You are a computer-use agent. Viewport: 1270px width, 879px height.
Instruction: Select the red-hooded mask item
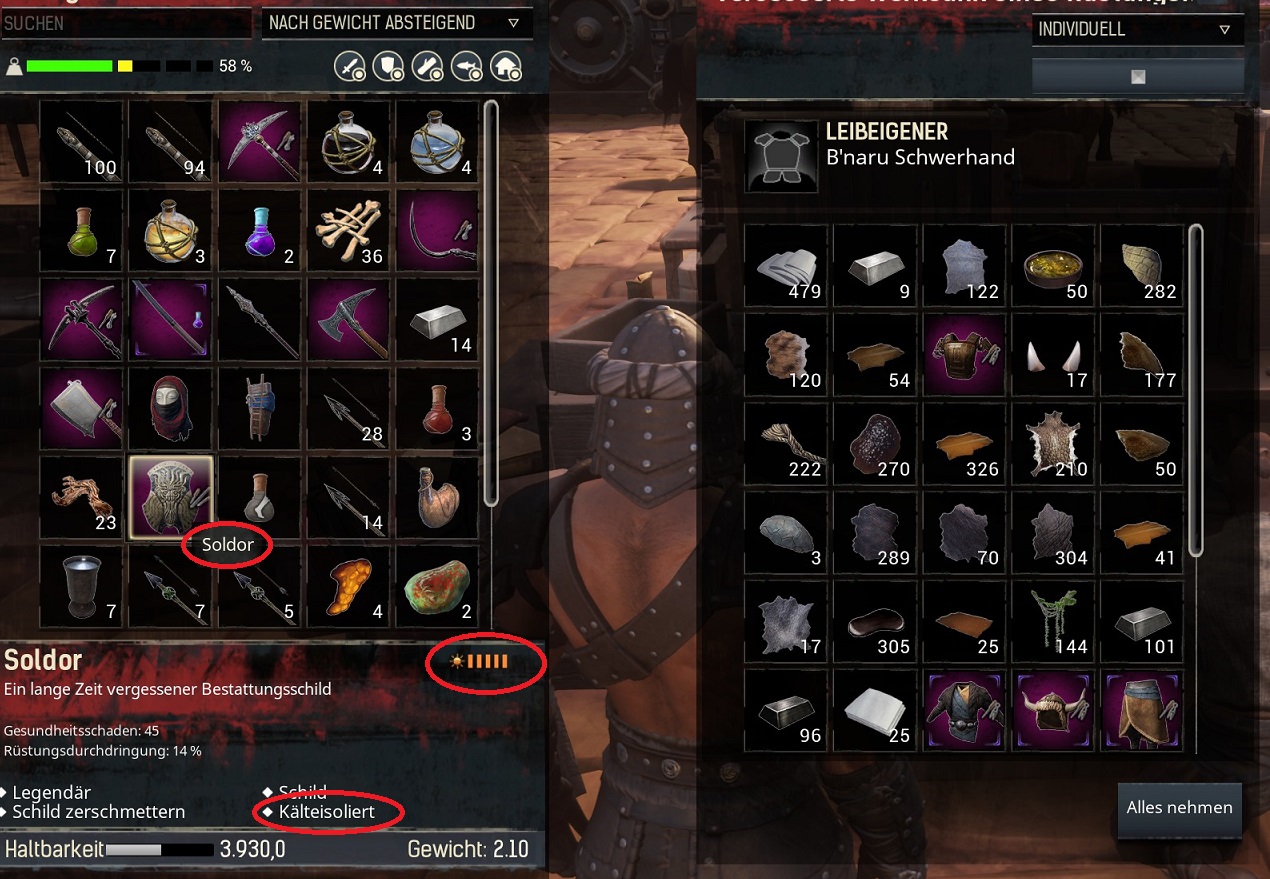170,409
